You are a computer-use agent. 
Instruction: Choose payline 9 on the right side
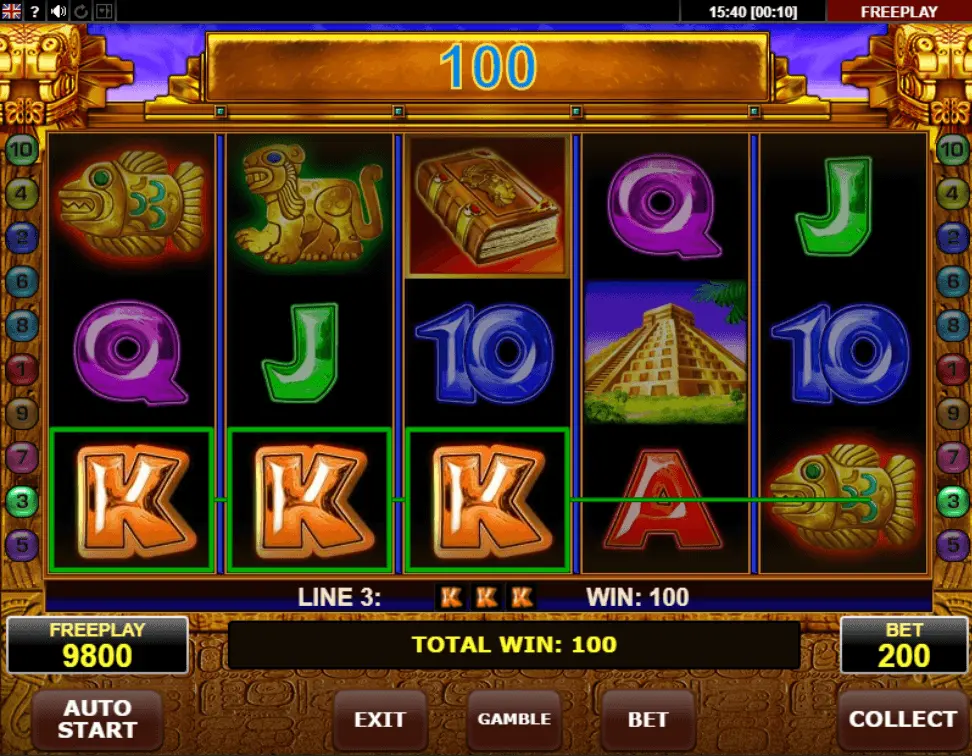952,413
